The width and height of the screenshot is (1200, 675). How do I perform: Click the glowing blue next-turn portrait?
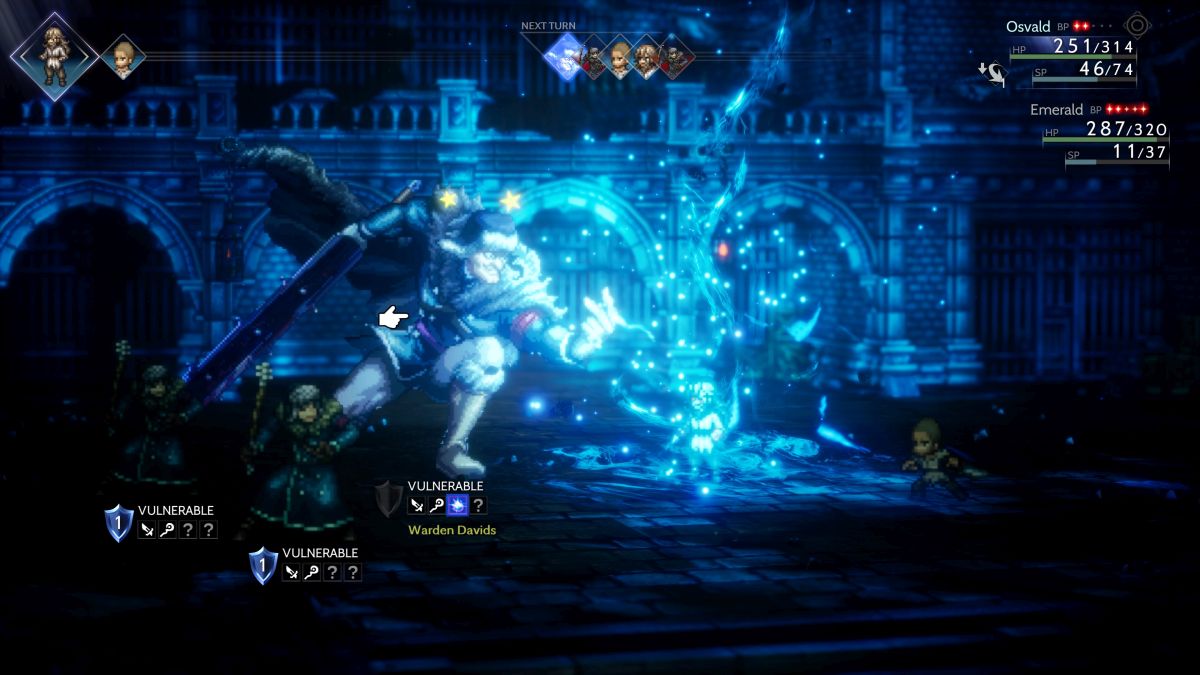(565, 57)
